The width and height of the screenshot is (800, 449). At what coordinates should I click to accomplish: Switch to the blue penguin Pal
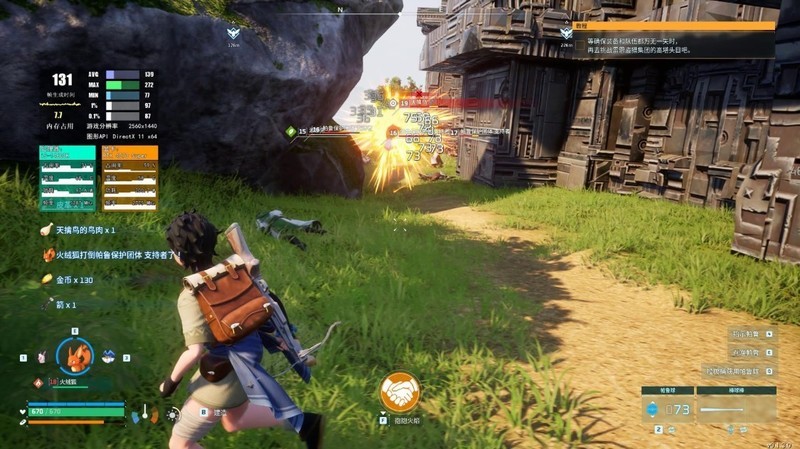pos(108,356)
